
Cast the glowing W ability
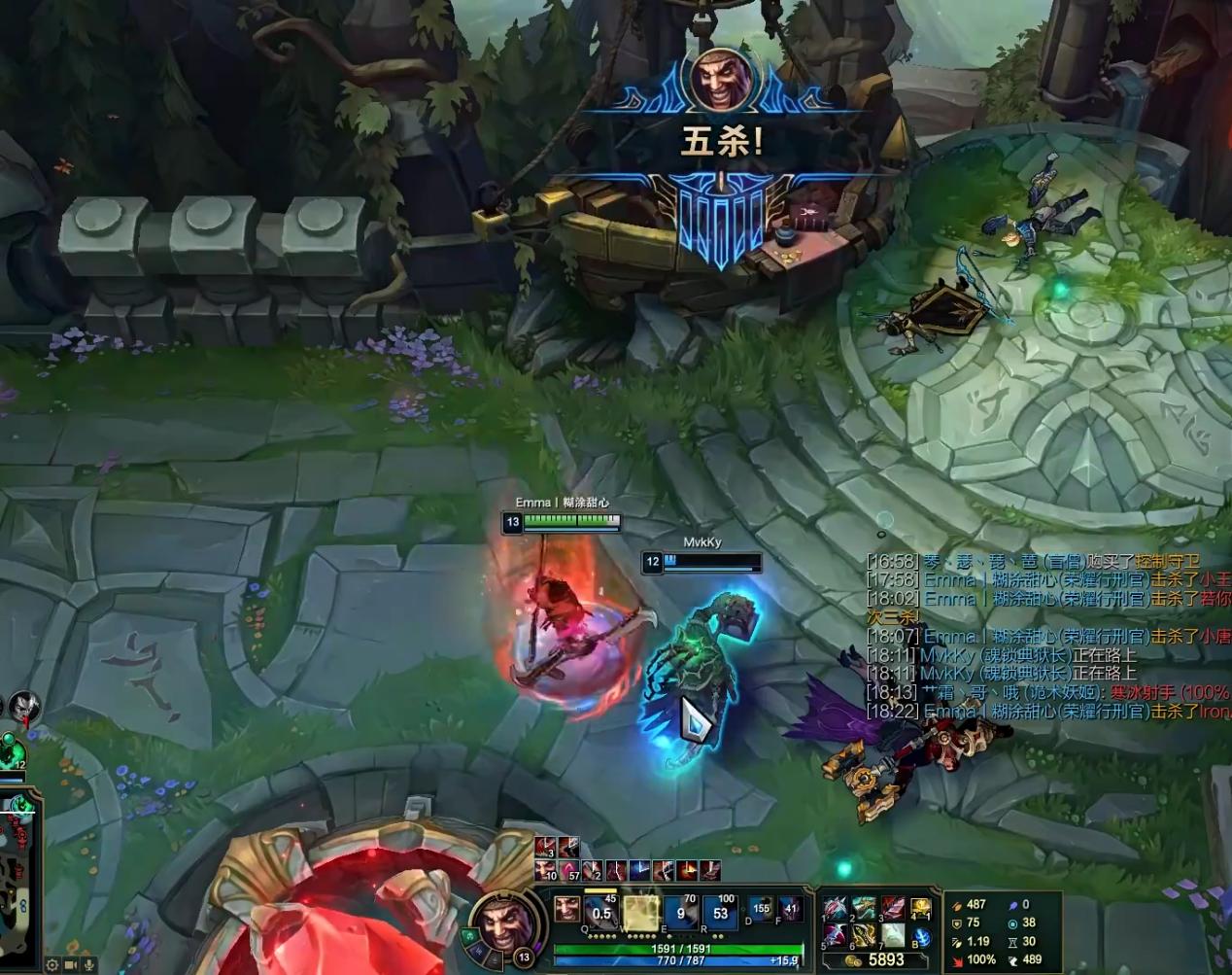click(641, 913)
